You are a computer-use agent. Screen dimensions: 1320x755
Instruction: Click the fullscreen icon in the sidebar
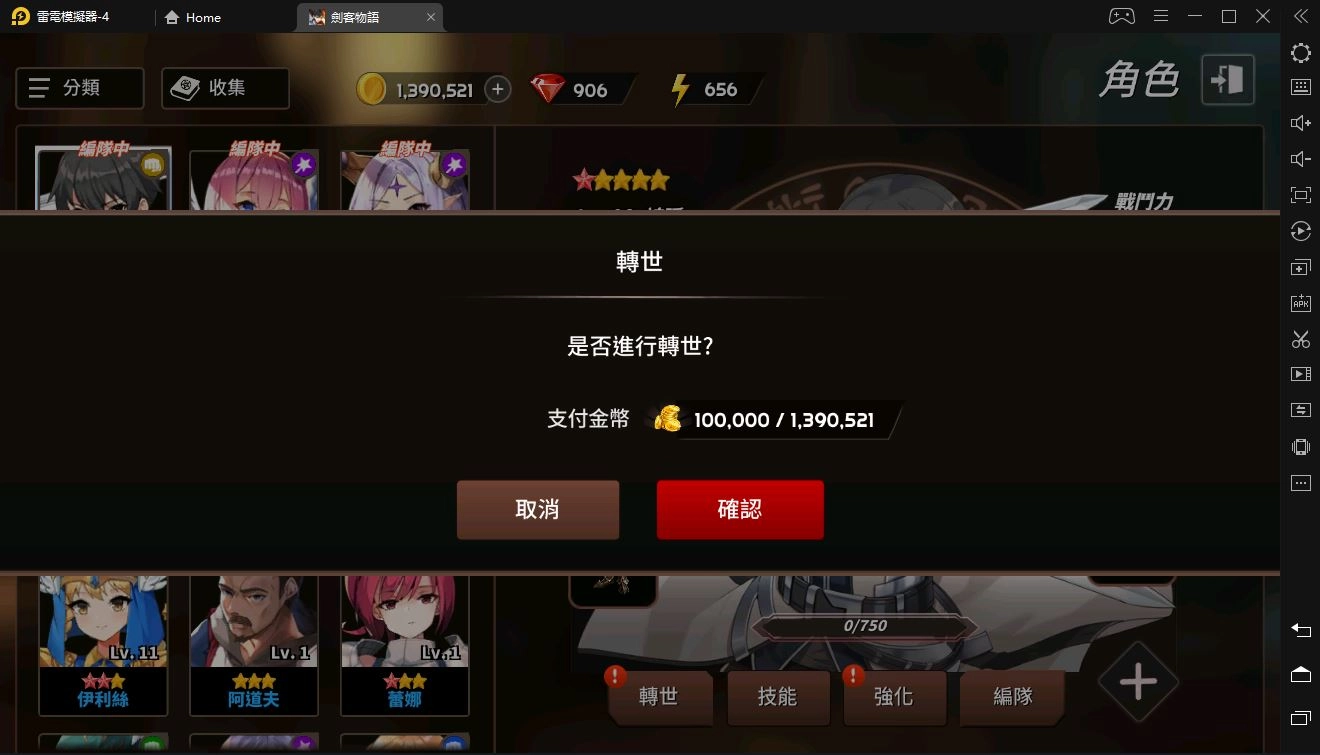click(1299, 195)
